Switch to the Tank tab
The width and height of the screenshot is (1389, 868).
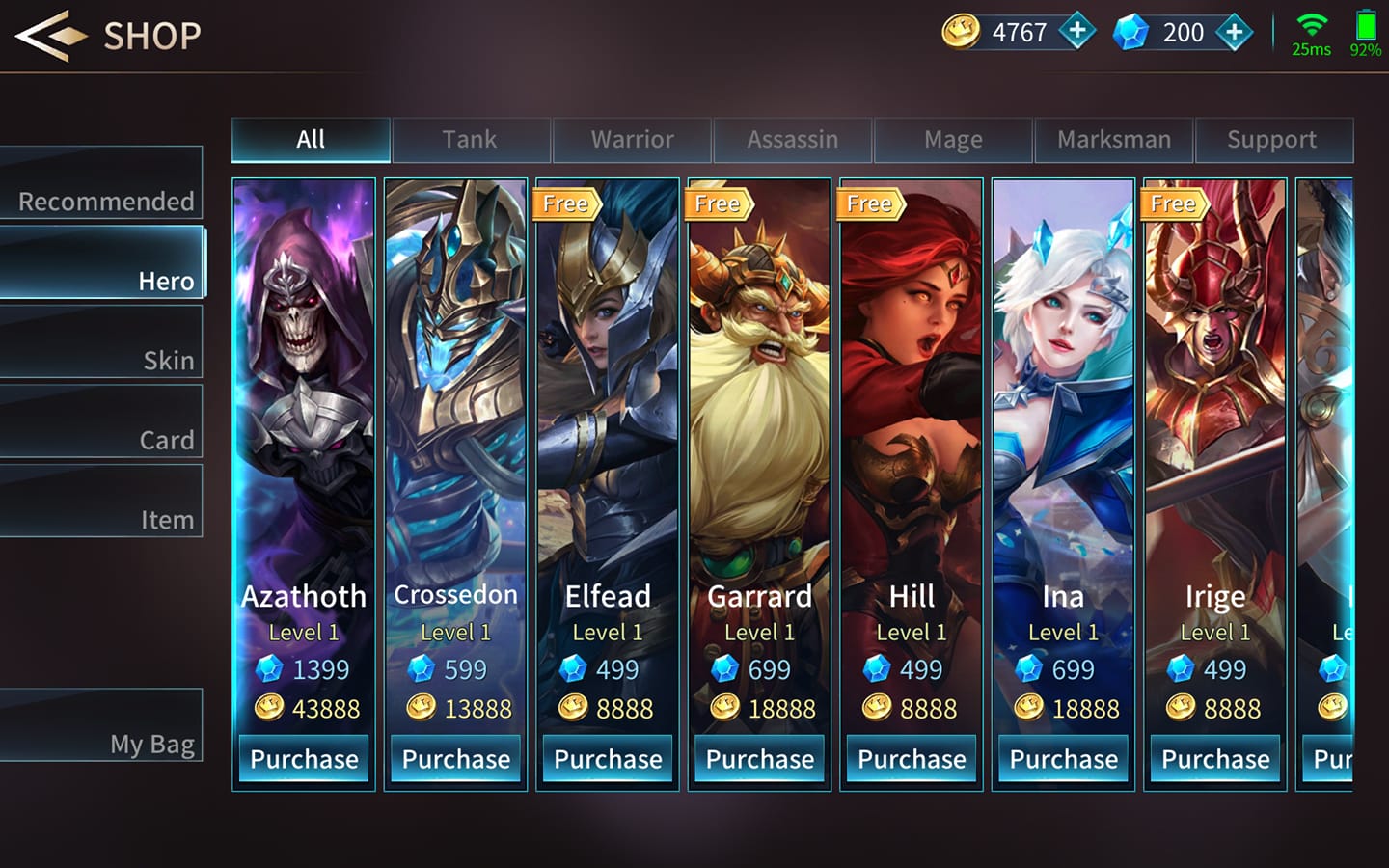click(470, 140)
